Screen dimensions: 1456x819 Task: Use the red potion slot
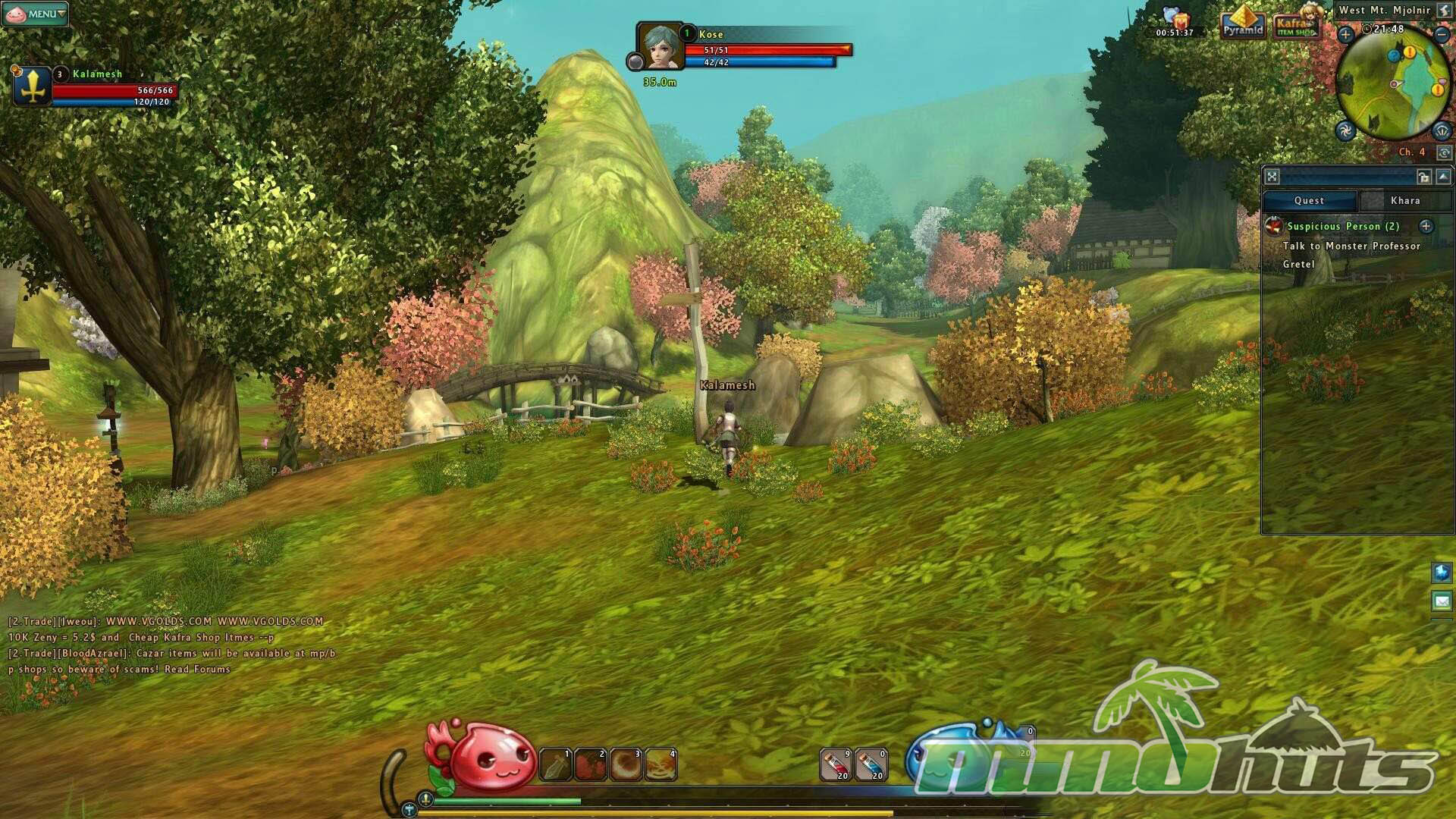click(836, 764)
